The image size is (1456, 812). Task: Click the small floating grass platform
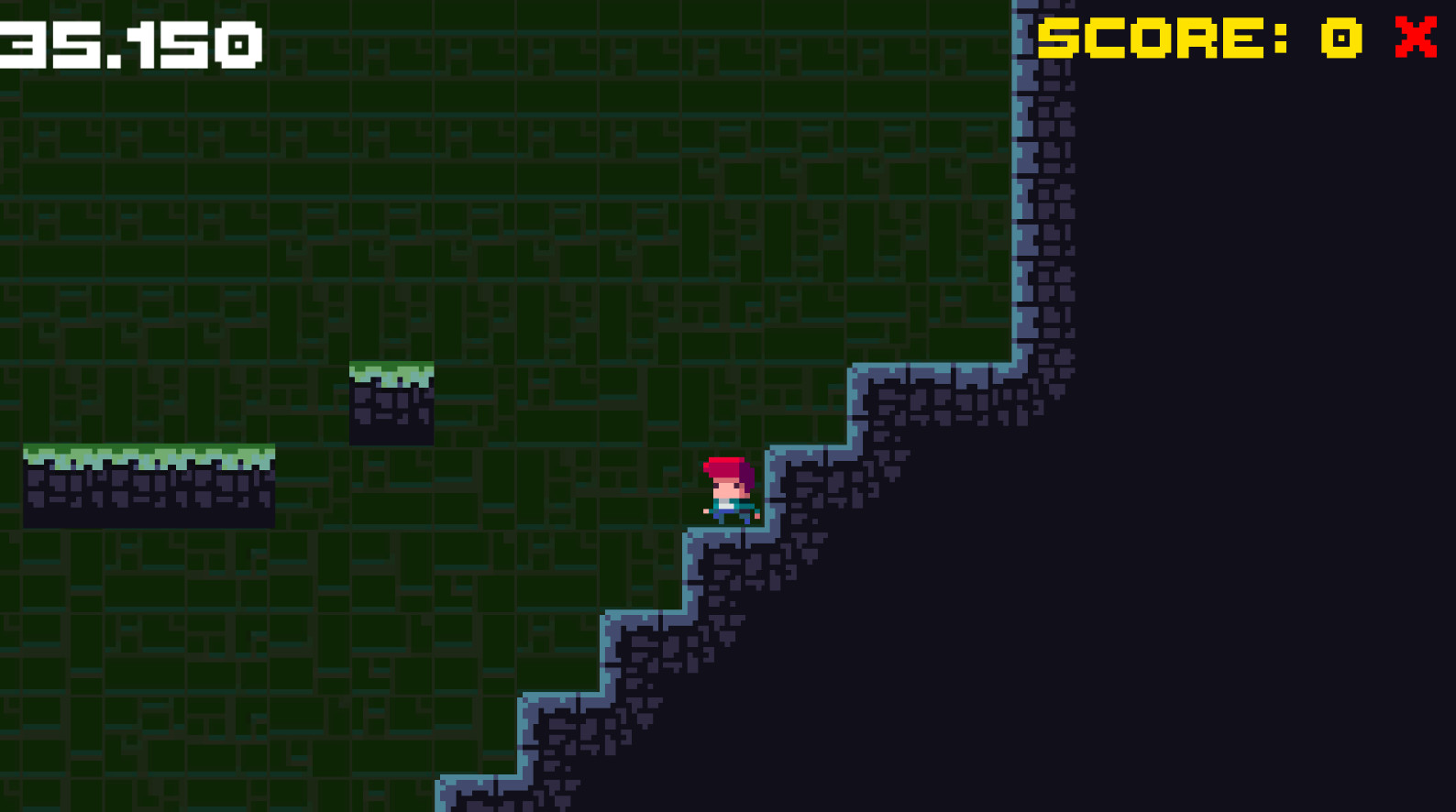click(390, 403)
